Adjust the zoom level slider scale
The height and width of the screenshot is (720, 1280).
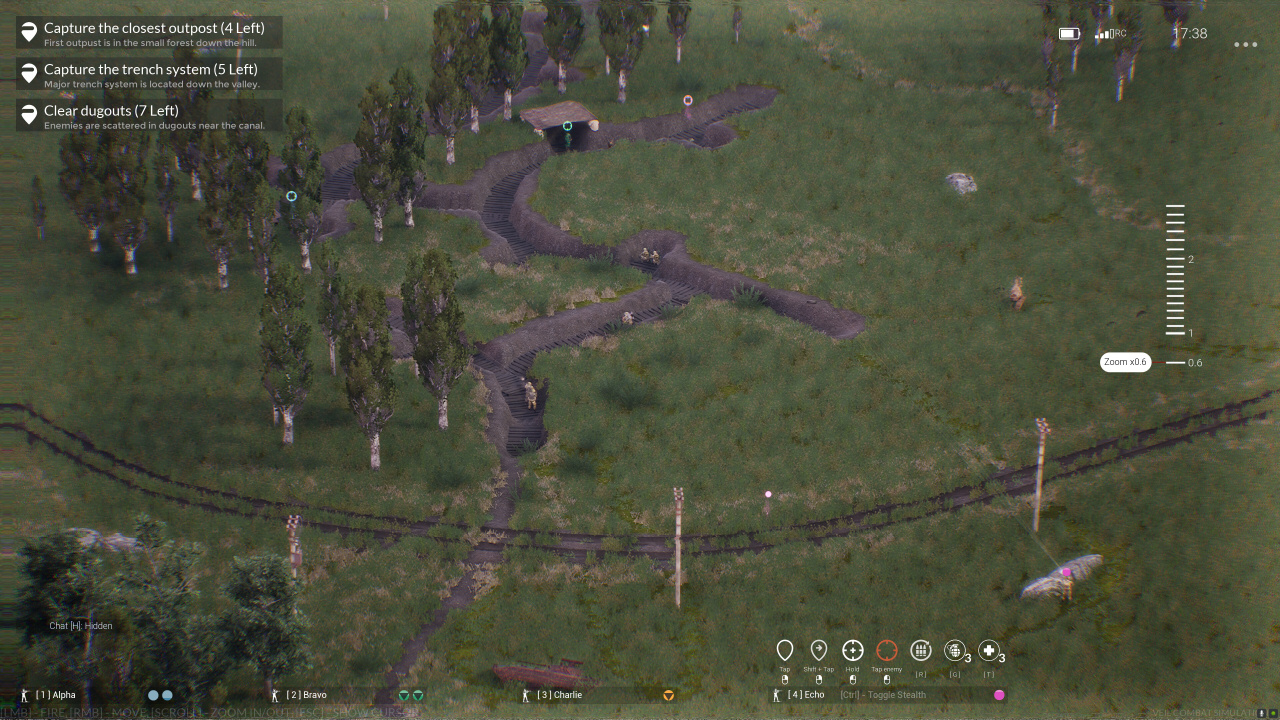[x=1175, y=270]
